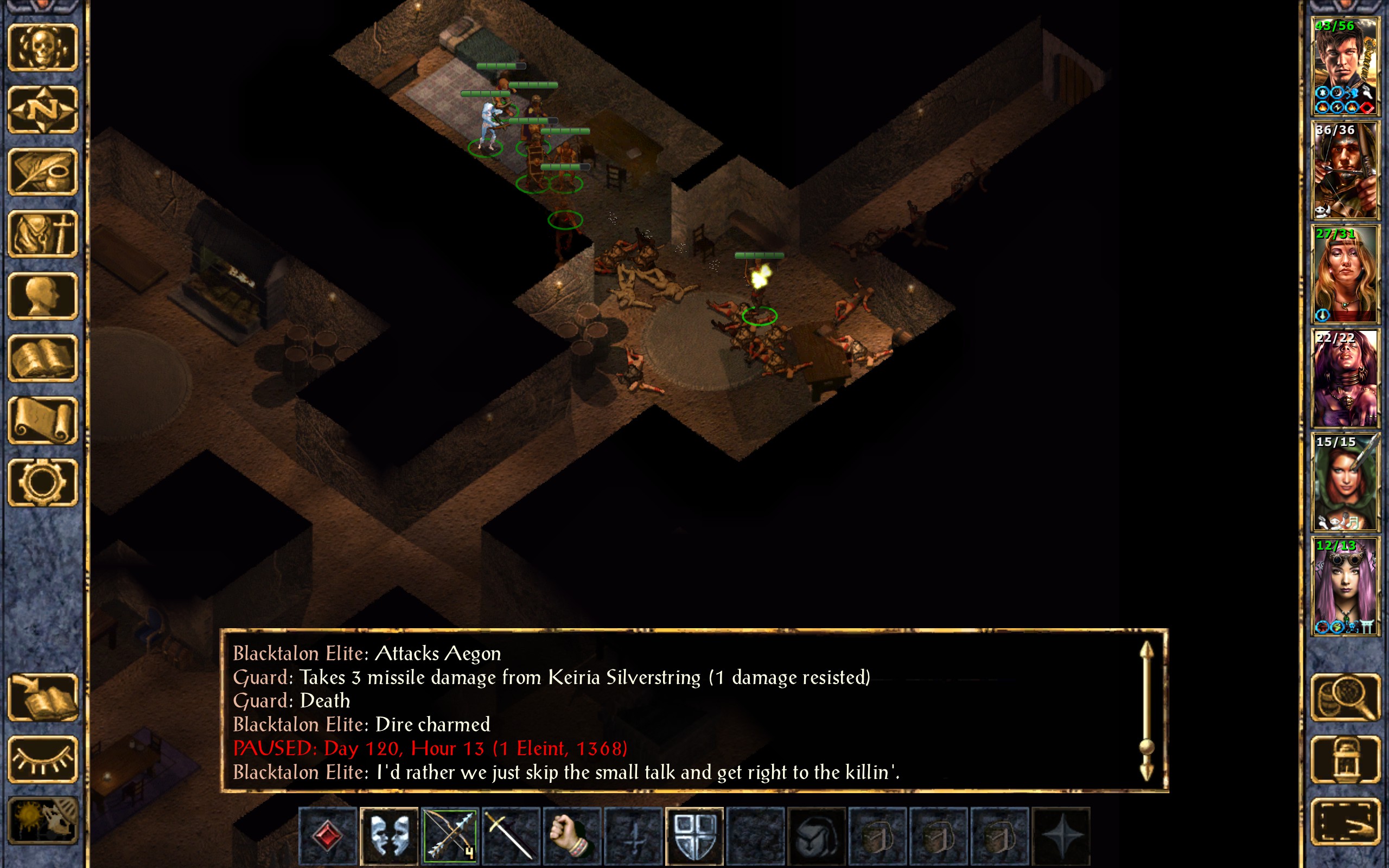This screenshot has width=1389, height=868.
Task: Choose the hooded red-haired woman portrait
Action: [1345, 482]
